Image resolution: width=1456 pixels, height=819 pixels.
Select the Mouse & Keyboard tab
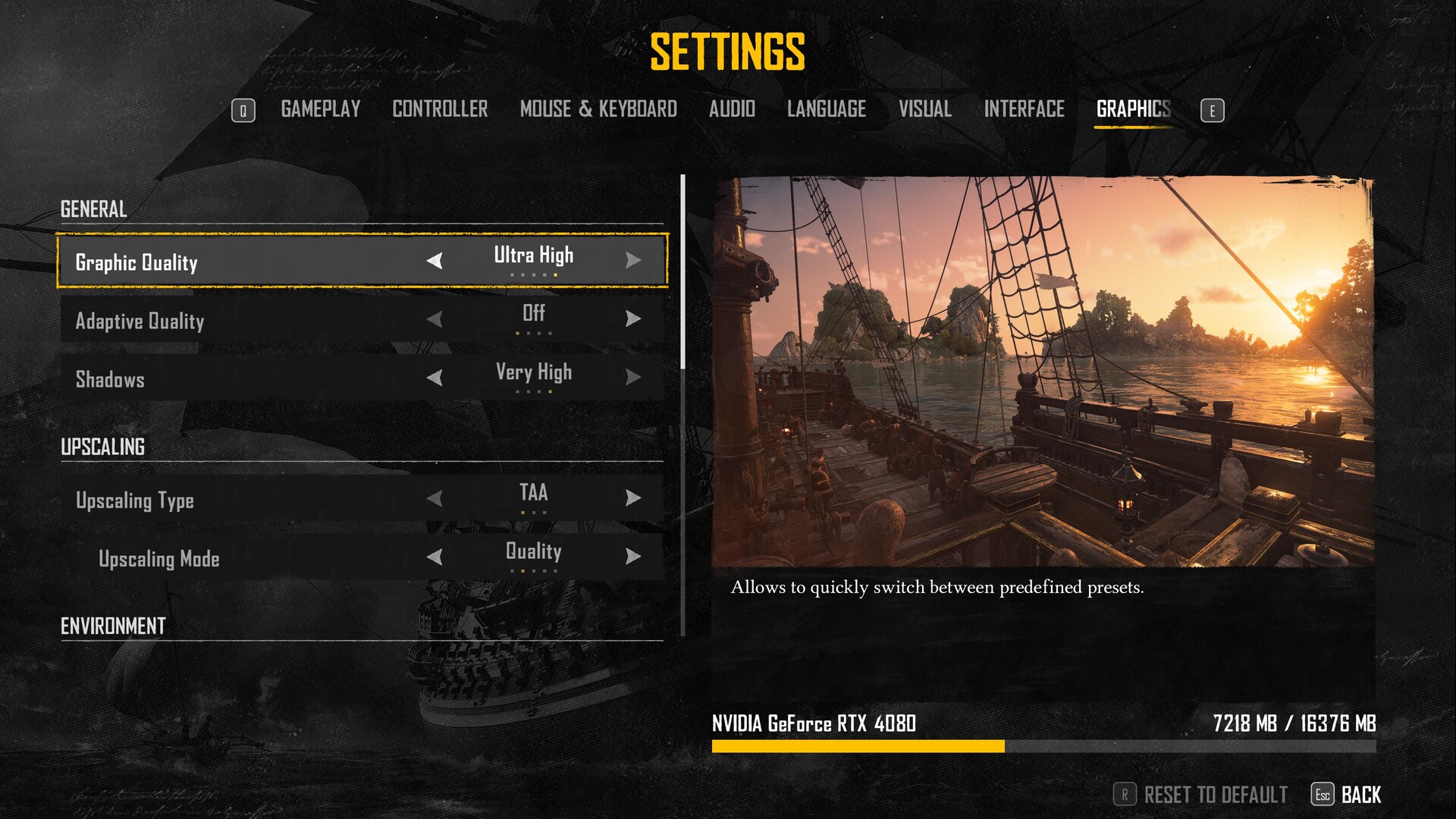click(598, 110)
